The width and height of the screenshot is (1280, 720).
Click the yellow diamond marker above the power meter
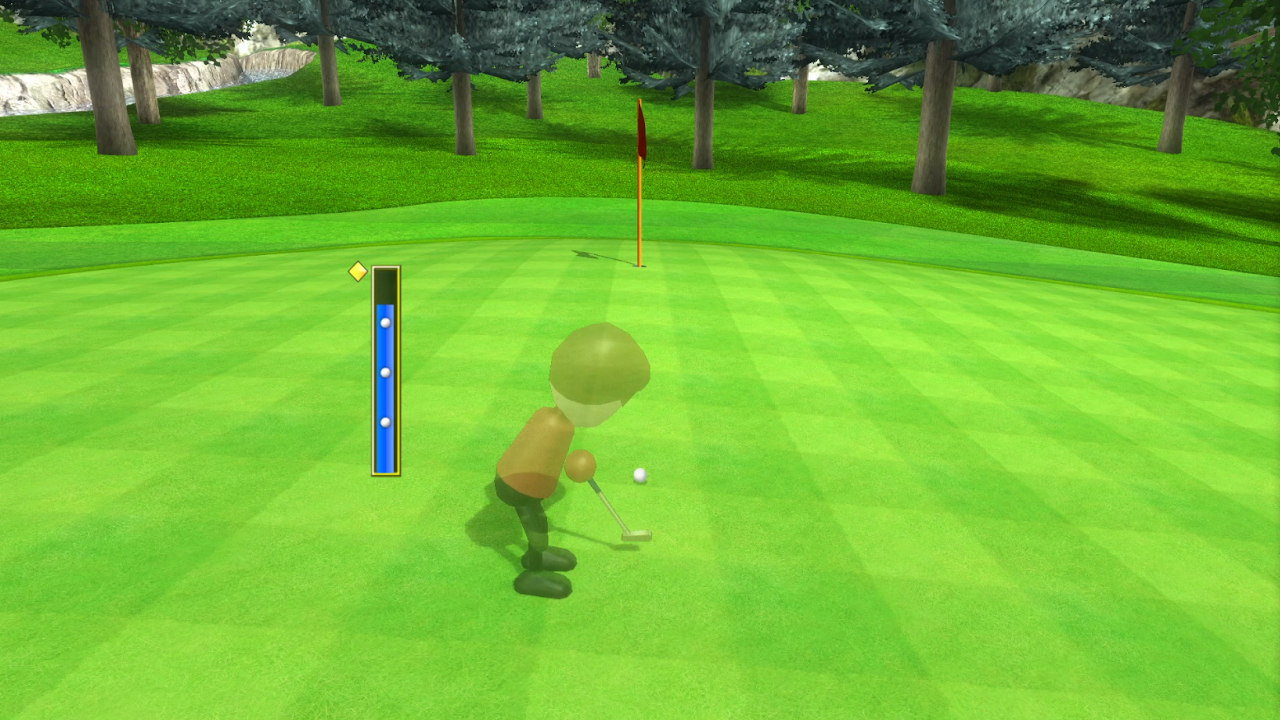(x=360, y=271)
